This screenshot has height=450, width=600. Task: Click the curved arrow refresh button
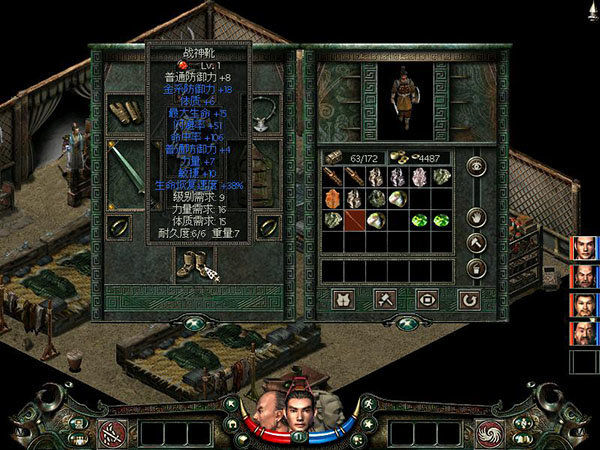click(467, 298)
